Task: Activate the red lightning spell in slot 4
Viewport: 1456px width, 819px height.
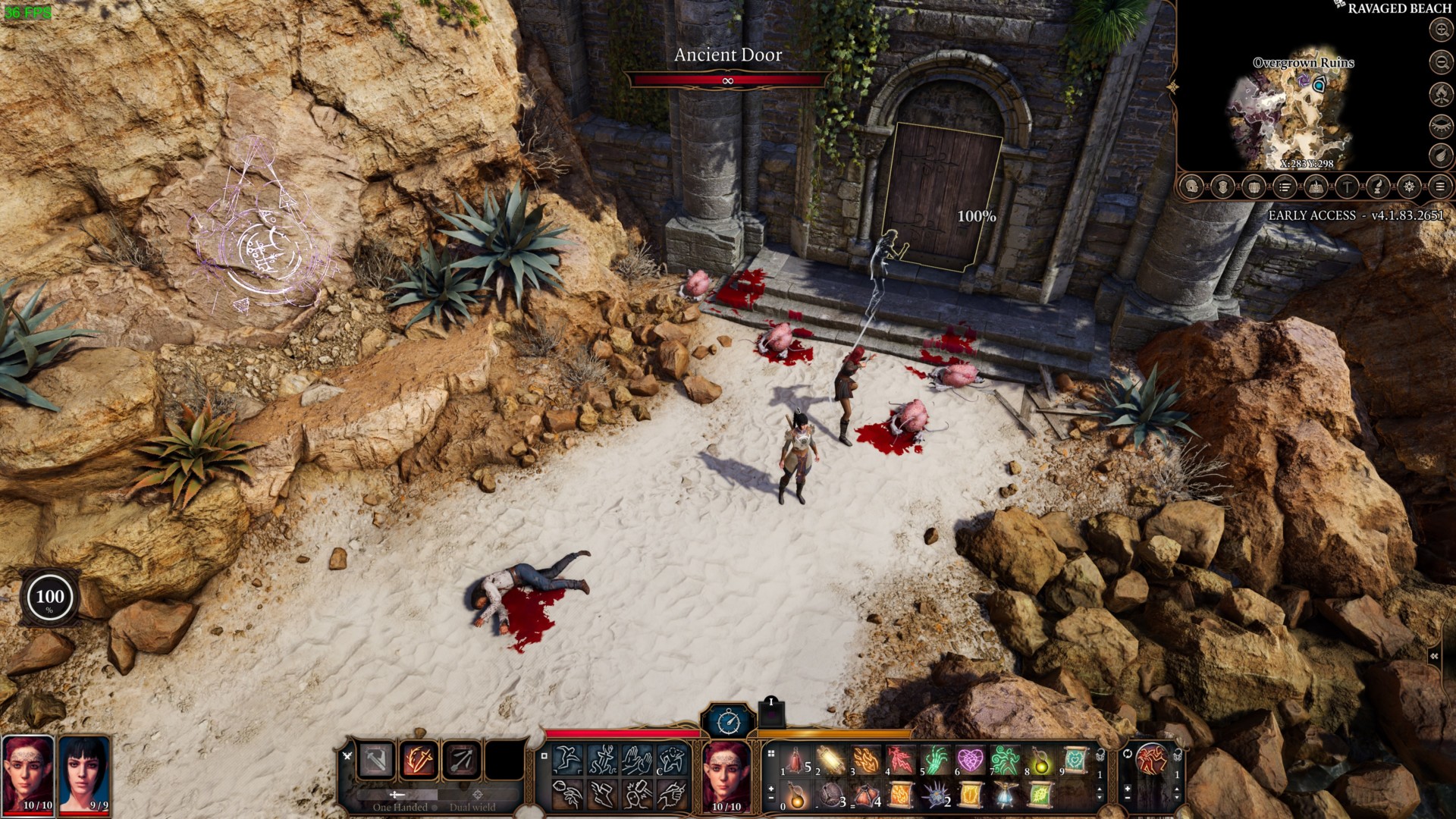Action: [x=900, y=760]
